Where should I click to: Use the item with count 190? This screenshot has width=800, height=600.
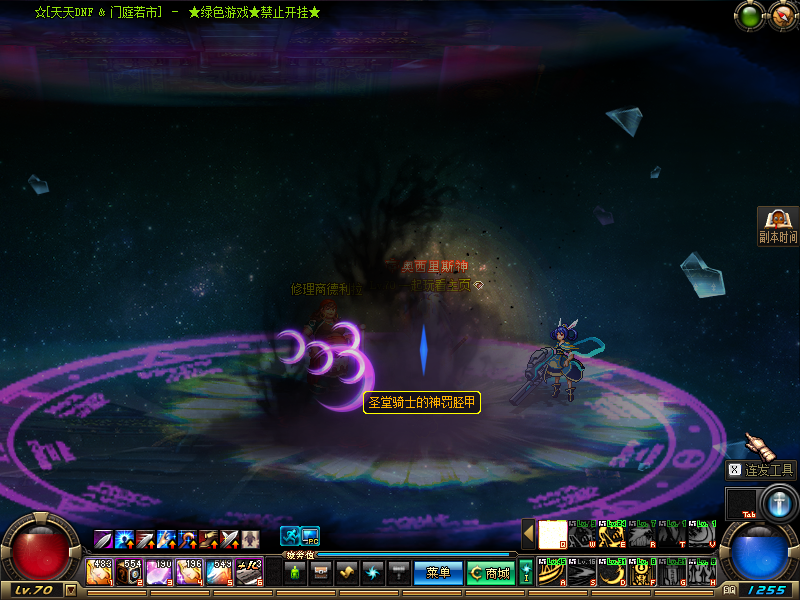click(160, 572)
